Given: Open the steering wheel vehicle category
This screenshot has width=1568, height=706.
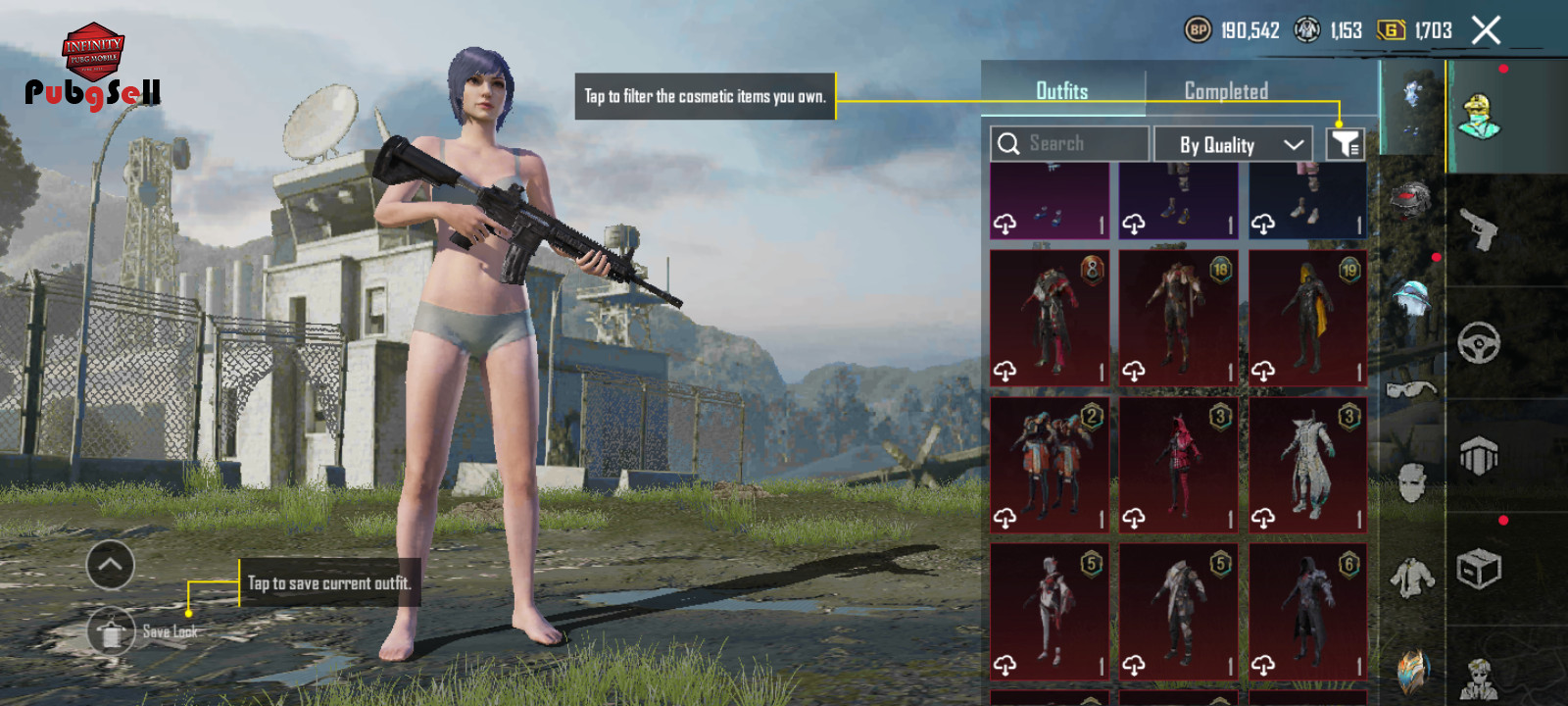Looking at the screenshot, I should [1479, 343].
